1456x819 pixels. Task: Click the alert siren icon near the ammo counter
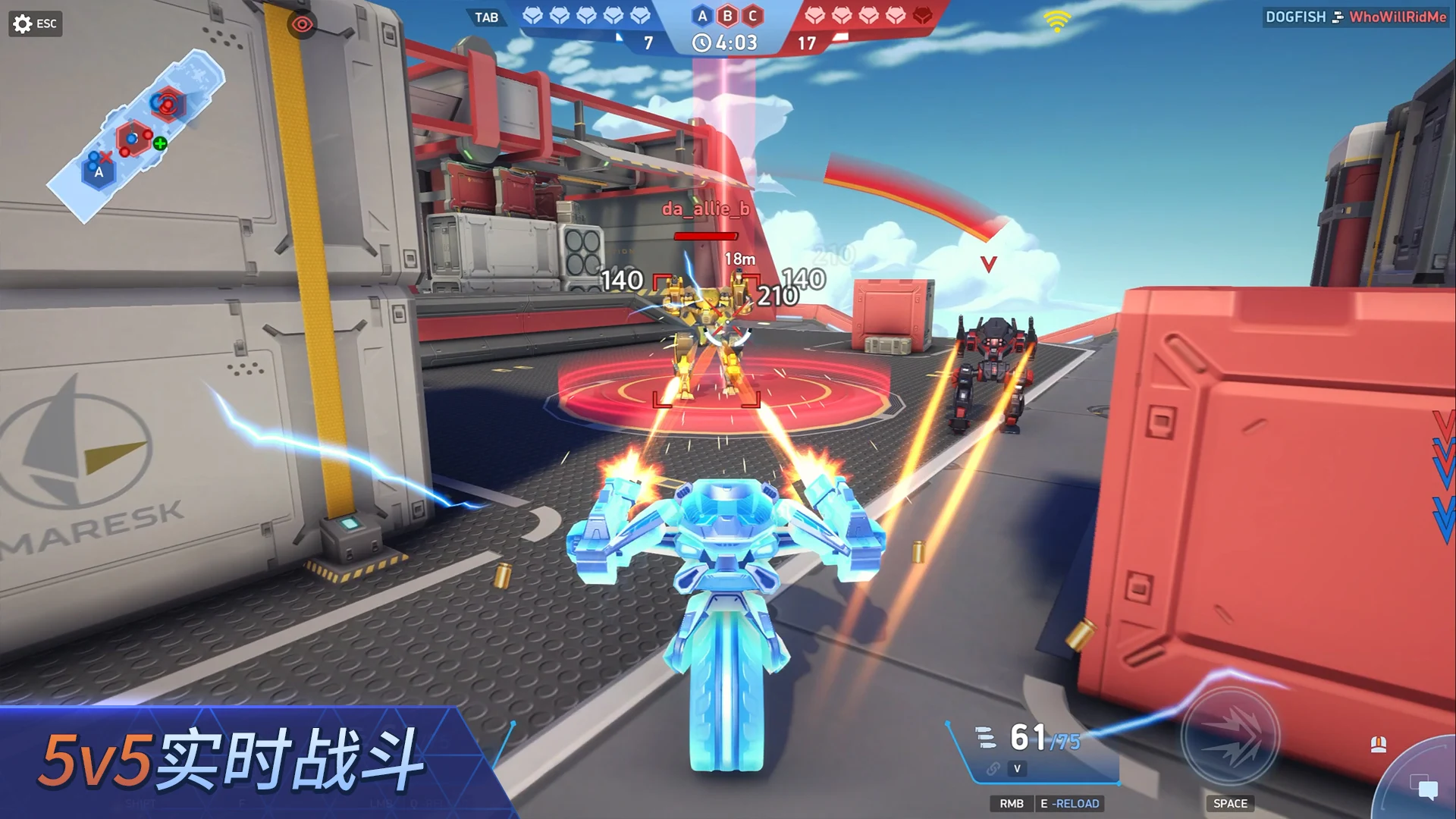pyautogui.click(x=1379, y=745)
